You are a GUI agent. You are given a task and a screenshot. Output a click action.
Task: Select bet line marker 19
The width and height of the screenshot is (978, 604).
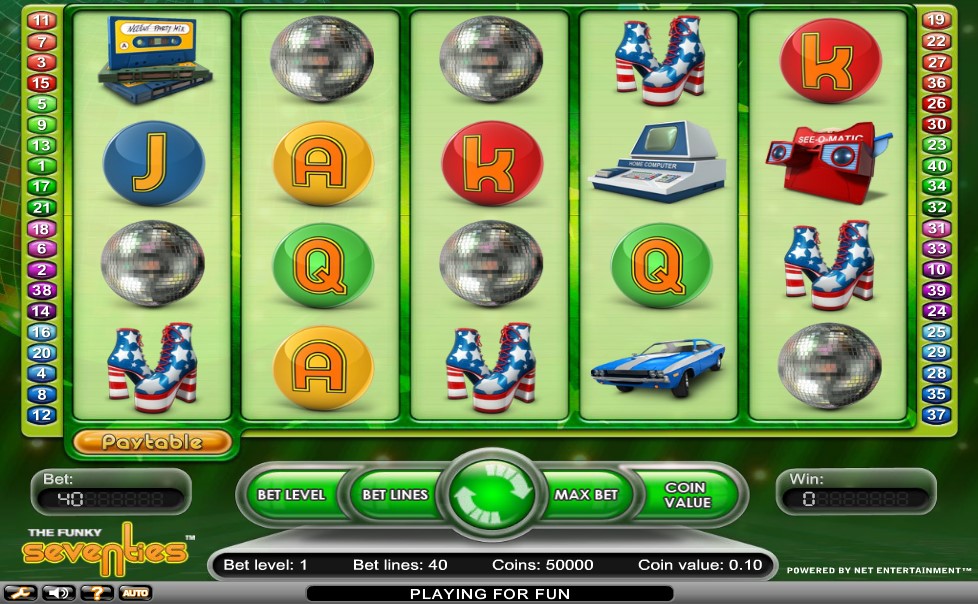(x=935, y=20)
